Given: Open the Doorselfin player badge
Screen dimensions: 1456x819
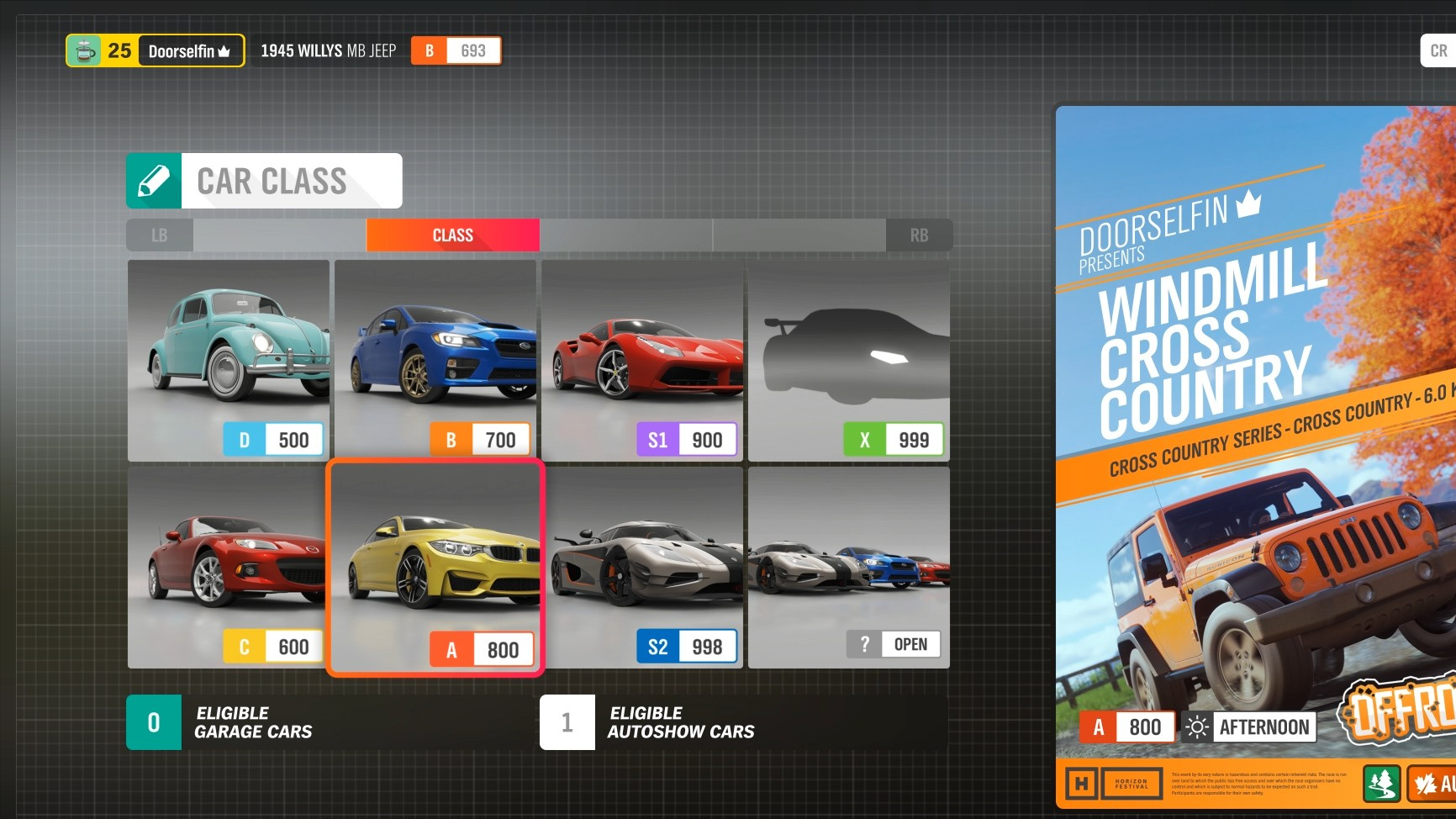Looking at the screenshot, I should click(x=156, y=50).
